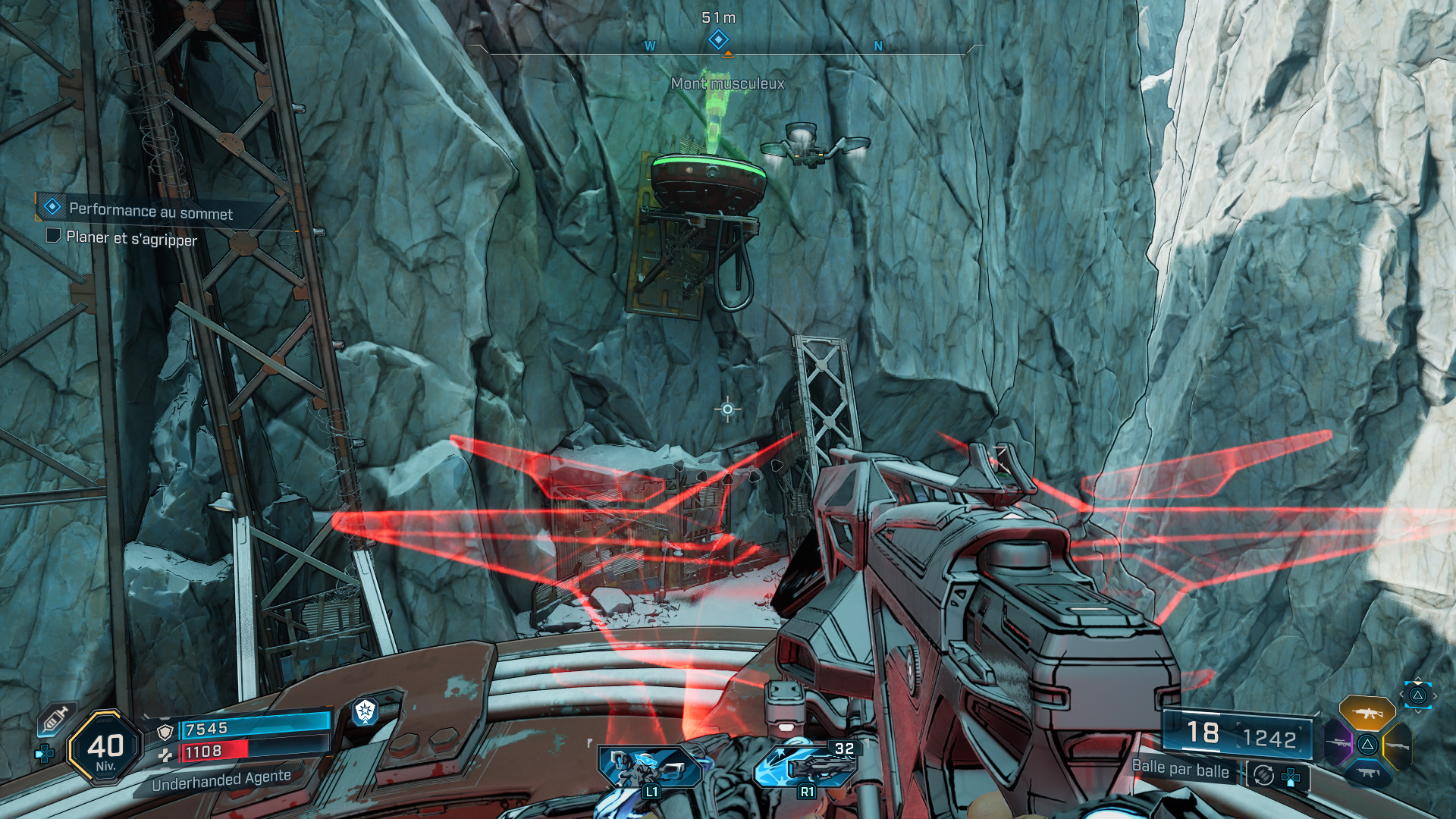Choose the blue submachine gun weapon slot
This screenshot has width=1456, height=819.
click(x=1367, y=773)
